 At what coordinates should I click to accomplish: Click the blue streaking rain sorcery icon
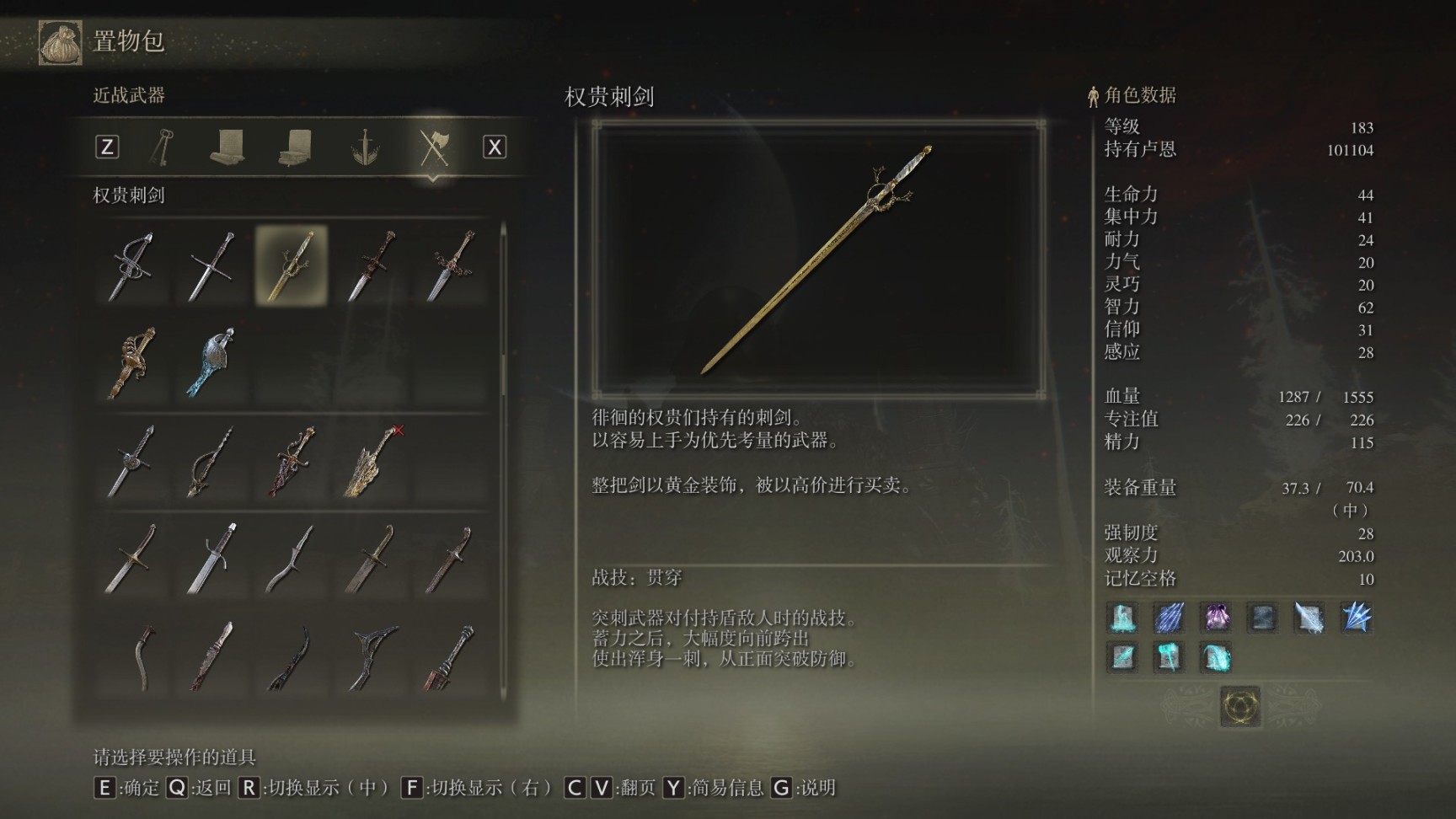tap(1169, 618)
